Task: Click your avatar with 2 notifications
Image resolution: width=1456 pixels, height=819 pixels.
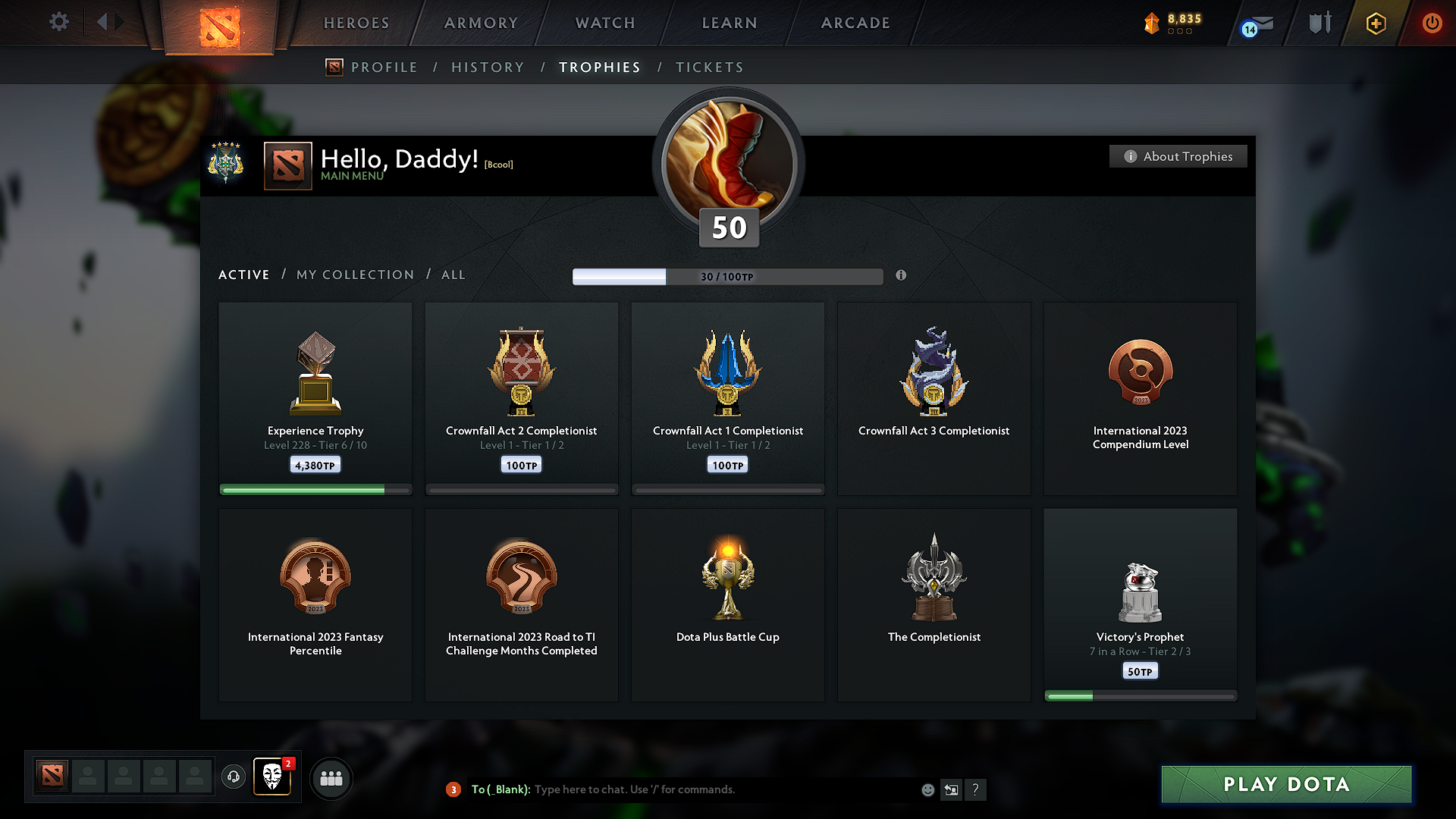Action: tap(272, 778)
